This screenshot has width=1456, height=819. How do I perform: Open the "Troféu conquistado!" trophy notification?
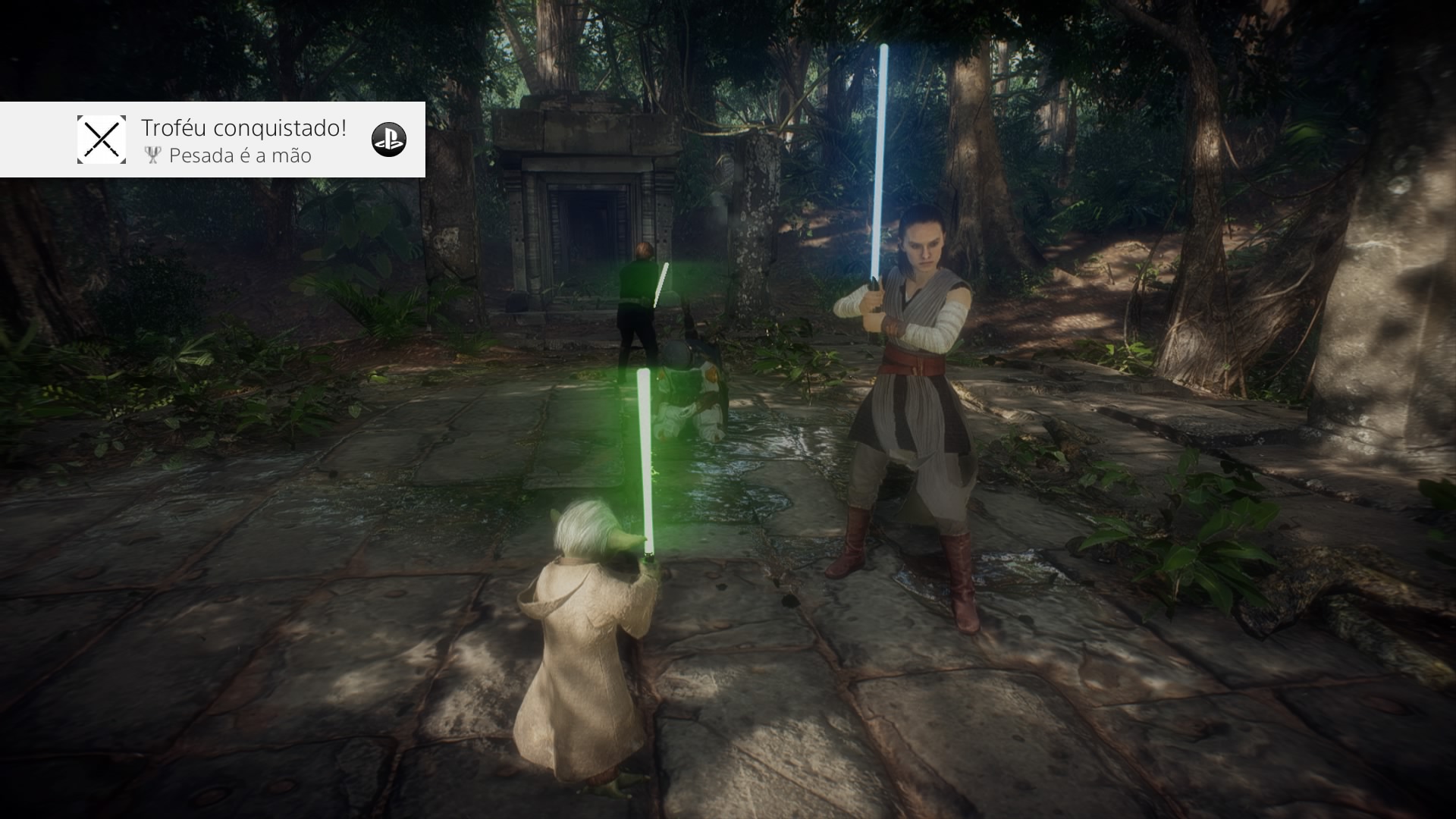coord(243,140)
